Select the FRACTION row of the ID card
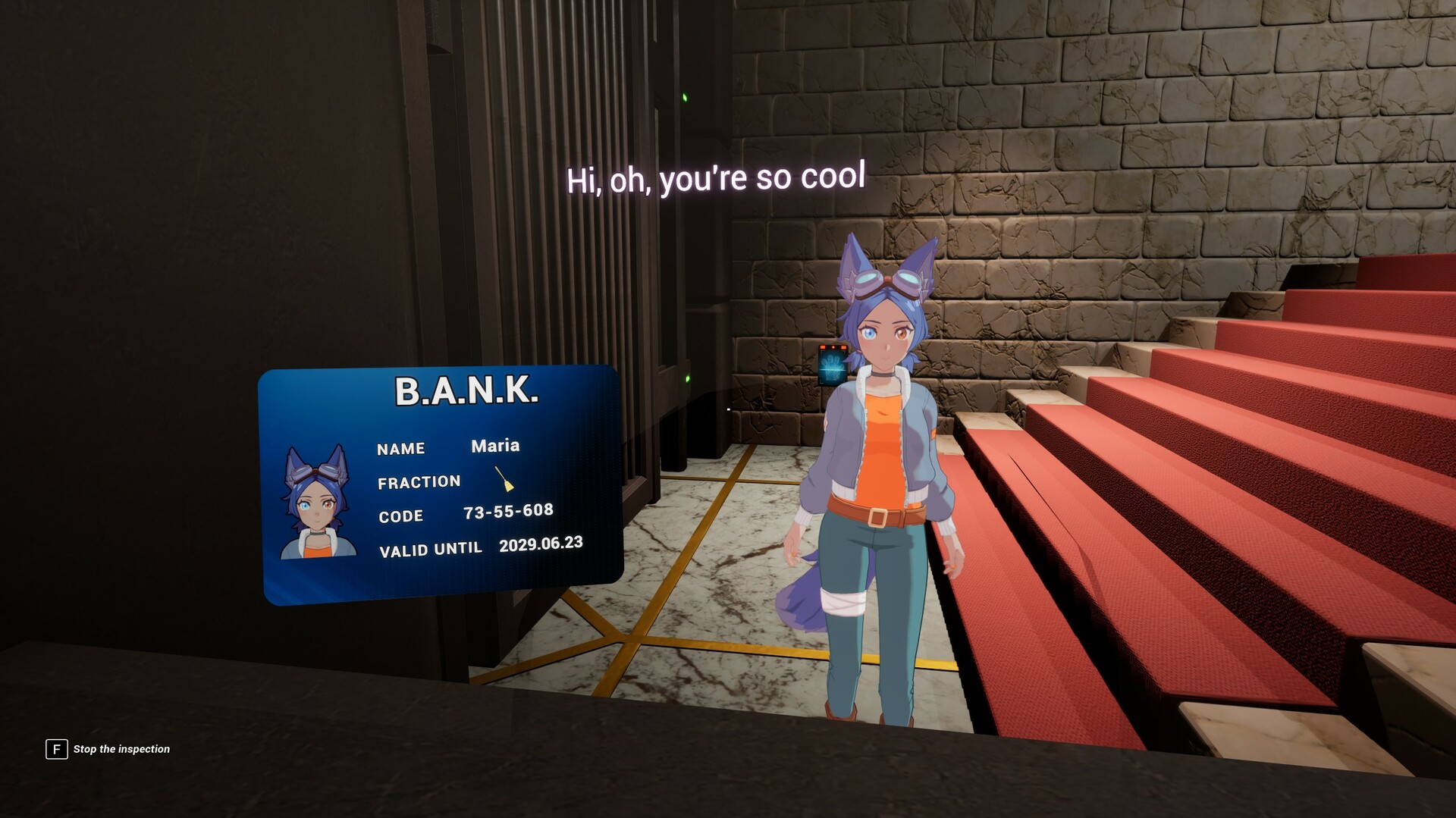1456x818 pixels. click(x=419, y=481)
